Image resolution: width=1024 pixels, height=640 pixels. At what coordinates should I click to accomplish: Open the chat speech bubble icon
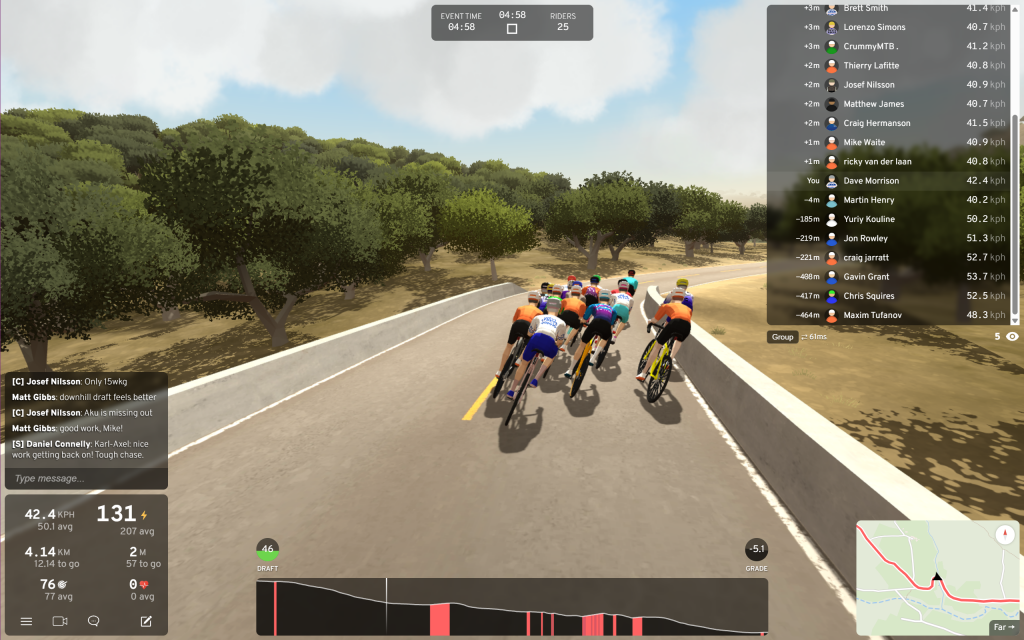pyautogui.click(x=93, y=621)
